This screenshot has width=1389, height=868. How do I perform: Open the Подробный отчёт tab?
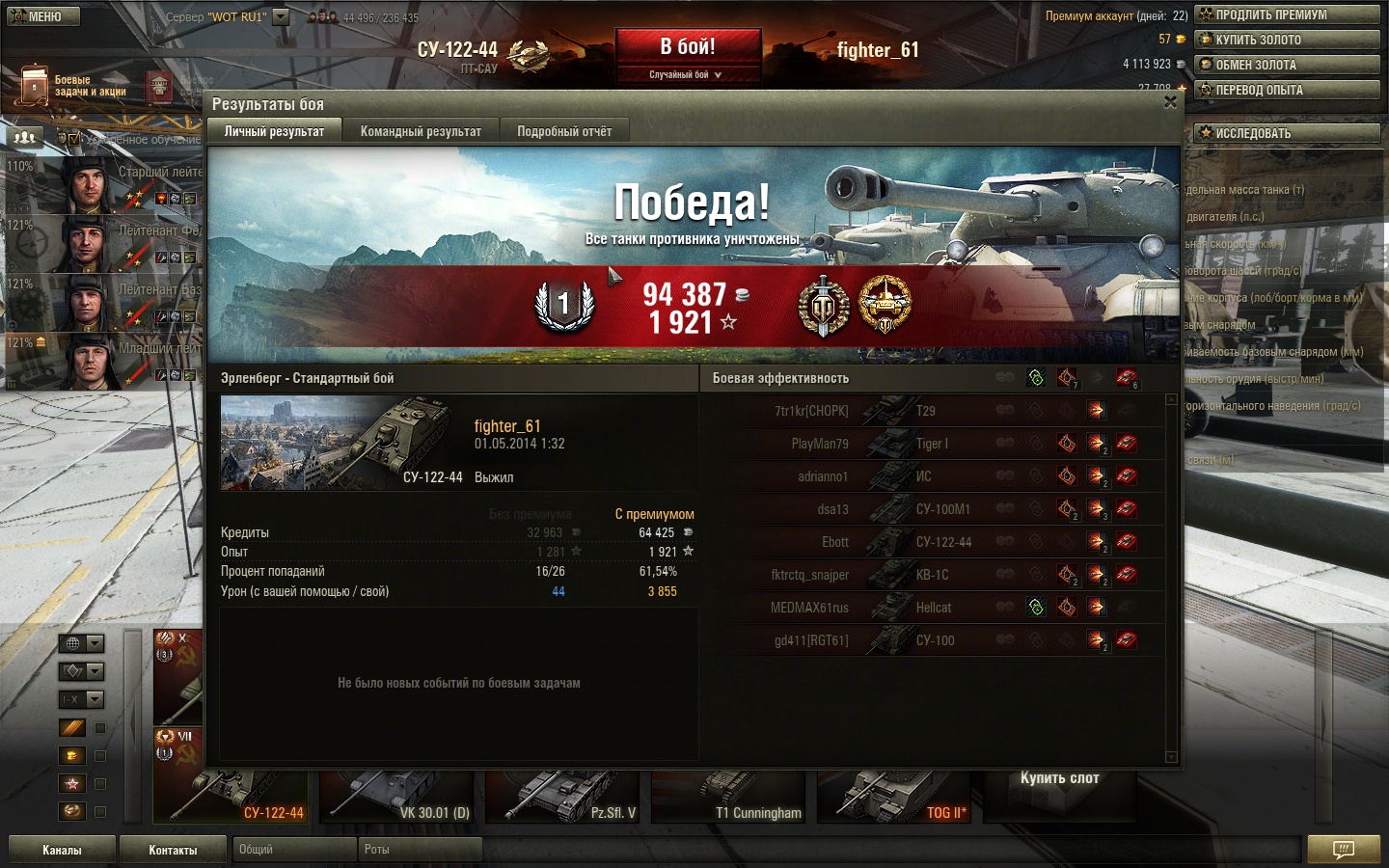tap(564, 131)
